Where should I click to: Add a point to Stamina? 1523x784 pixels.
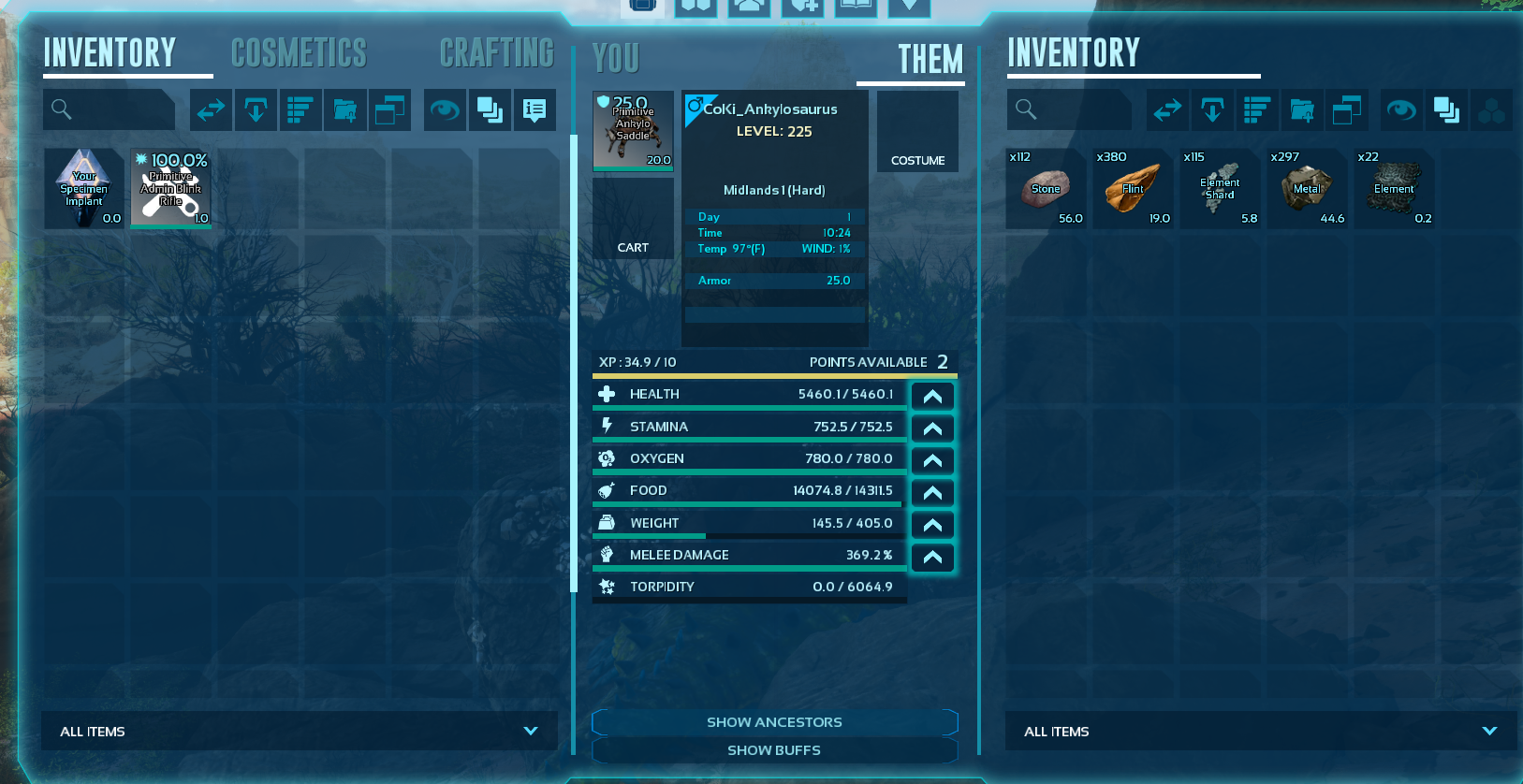[932, 428]
